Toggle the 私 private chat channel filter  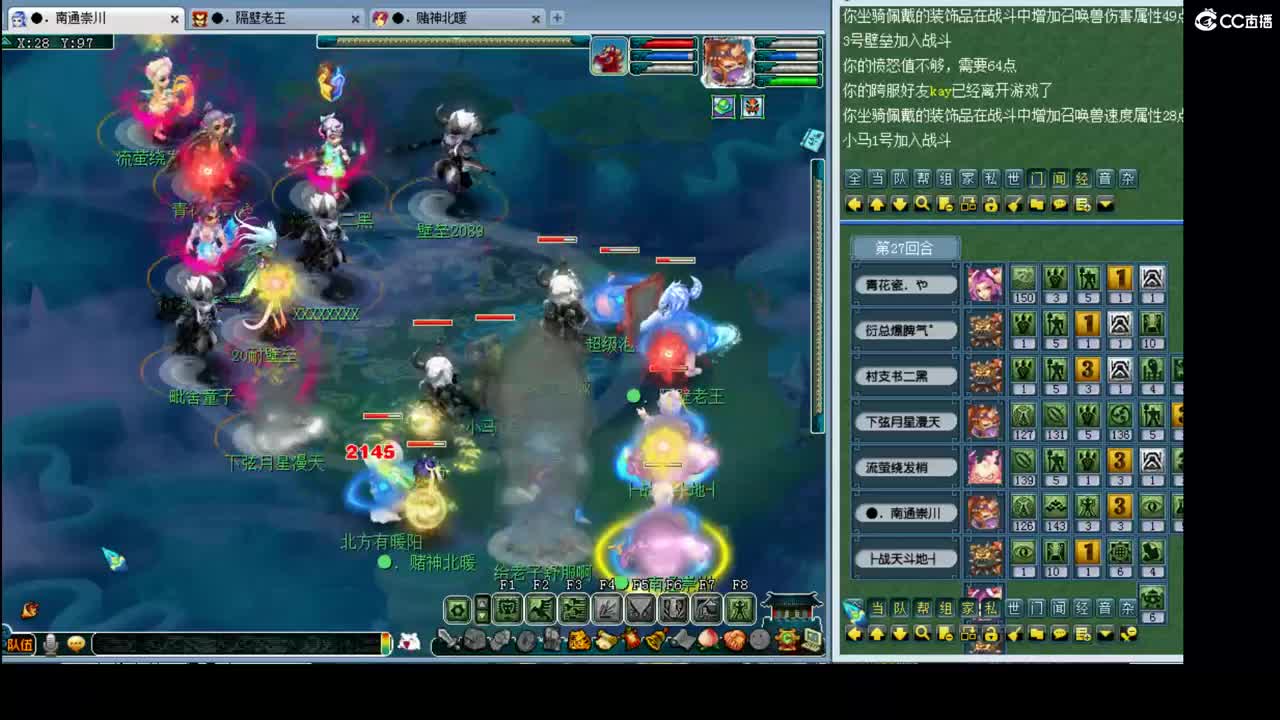[991, 178]
